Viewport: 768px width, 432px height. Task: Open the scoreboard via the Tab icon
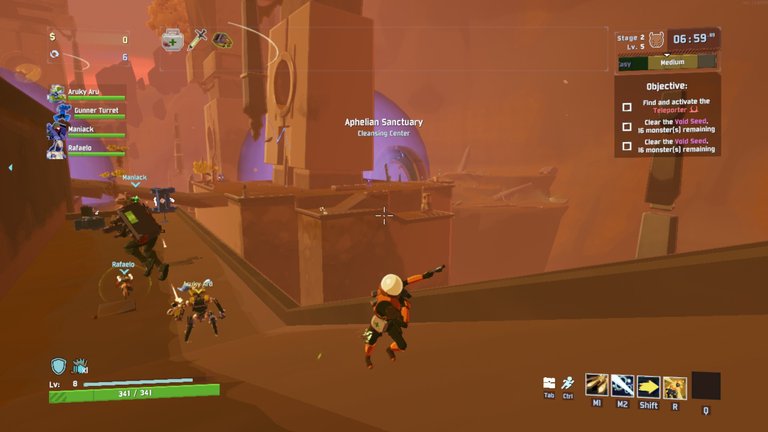click(549, 383)
